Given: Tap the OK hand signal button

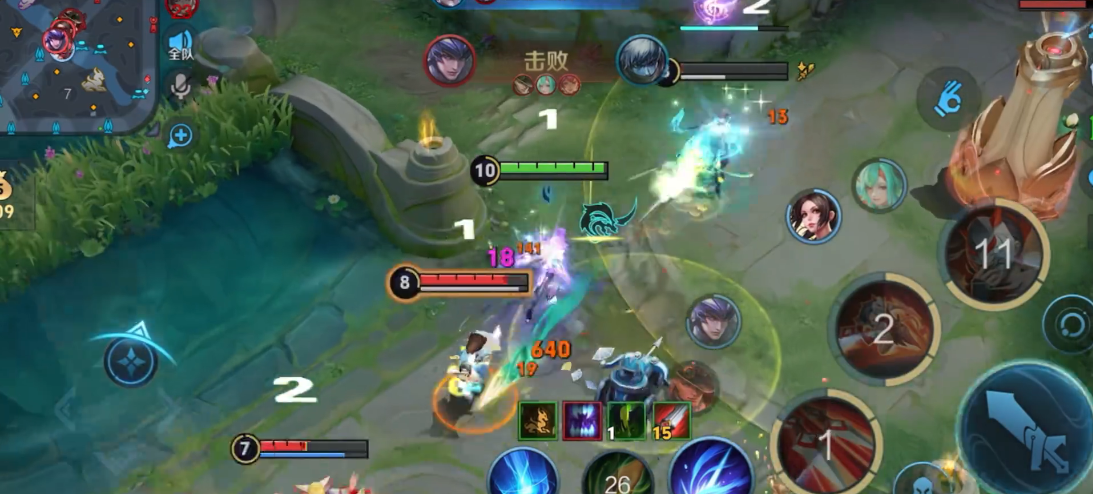Looking at the screenshot, I should click(x=948, y=98).
